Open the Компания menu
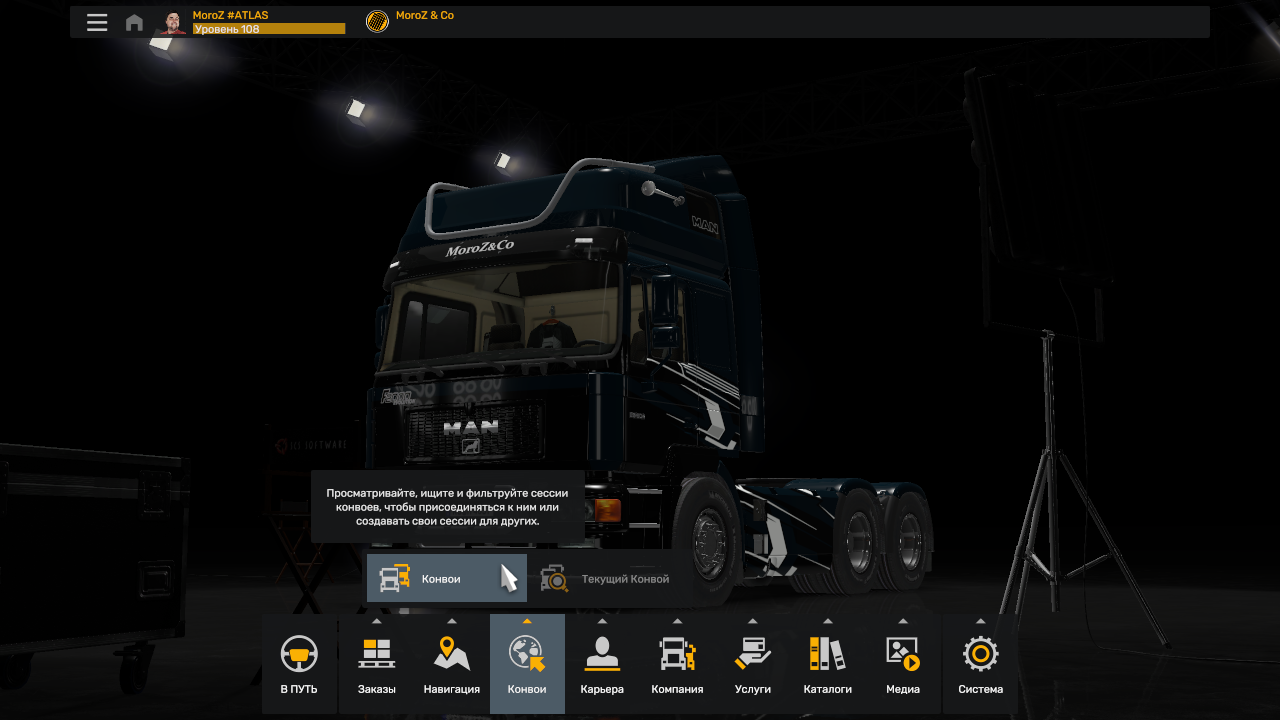The height and width of the screenshot is (720, 1280). (677, 664)
